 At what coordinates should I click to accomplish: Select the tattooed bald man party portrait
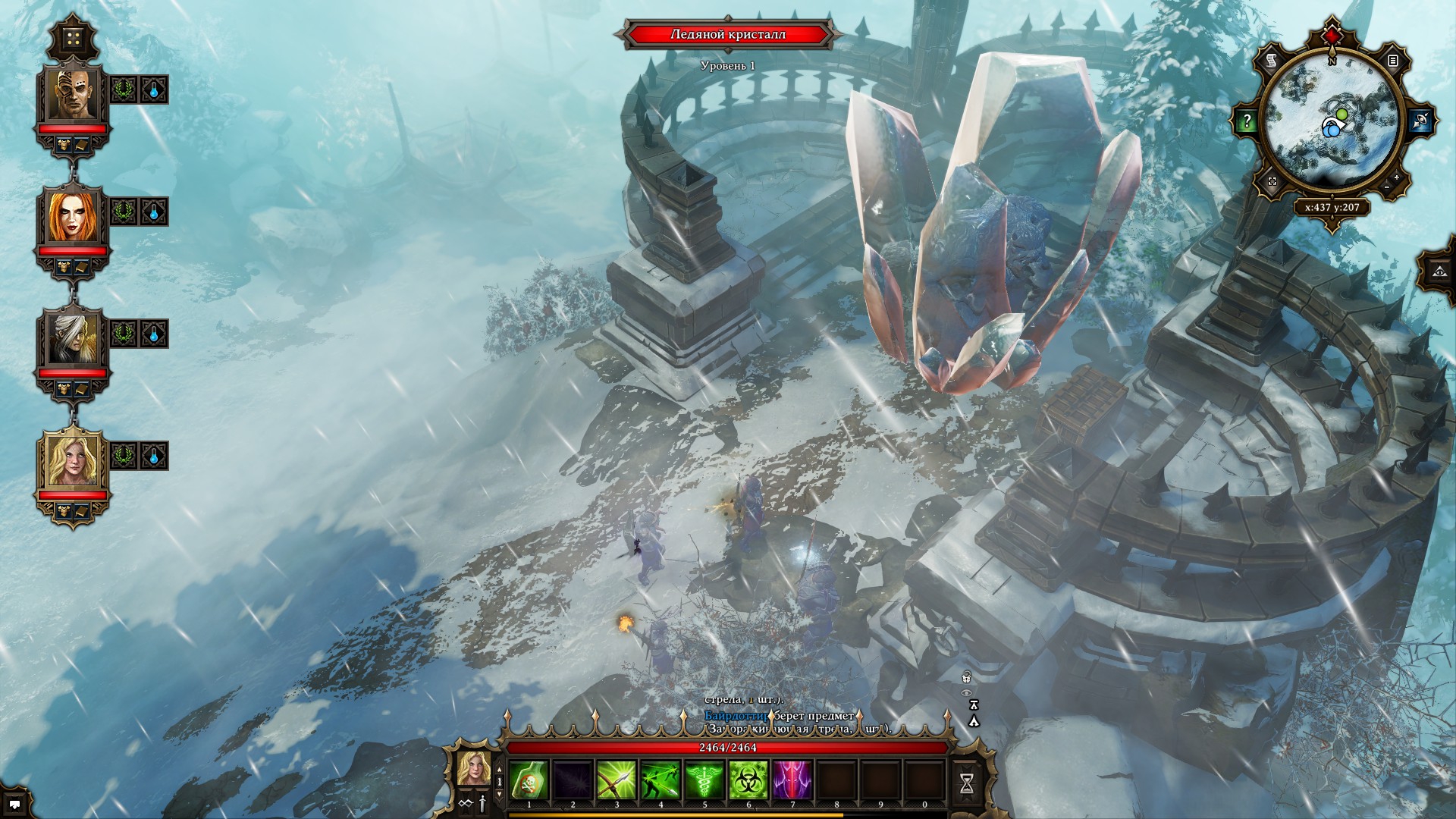click(x=73, y=94)
